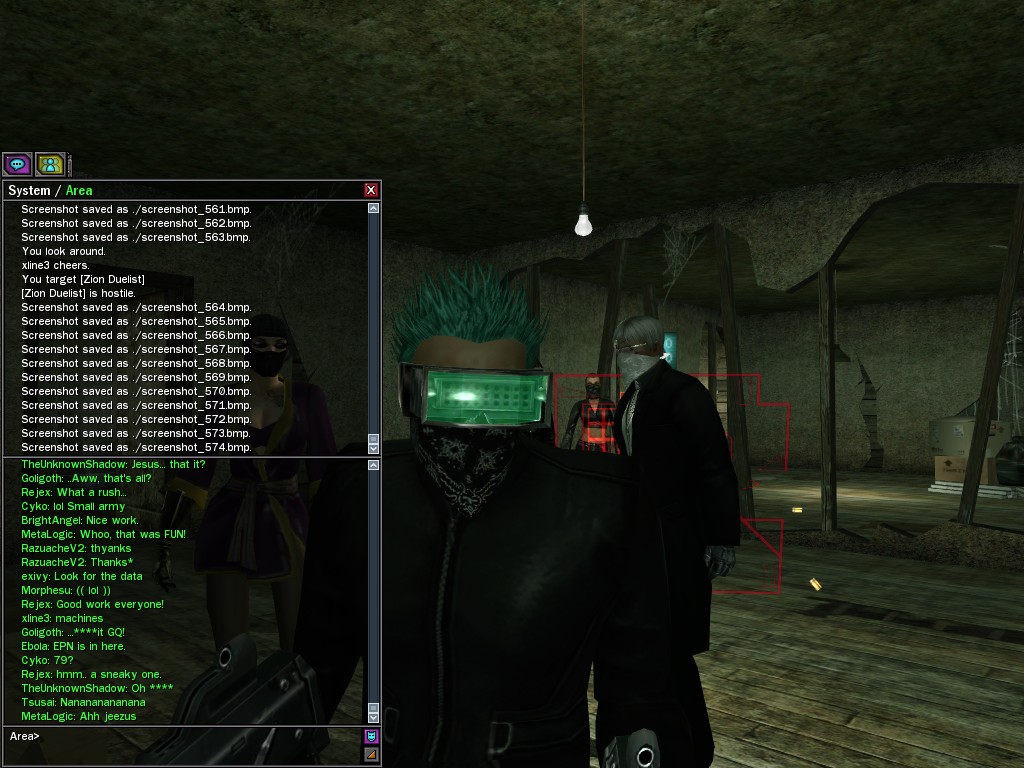Click the system log scroll-down arrow
Viewport: 1024px width, 768px height.
[374, 449]
